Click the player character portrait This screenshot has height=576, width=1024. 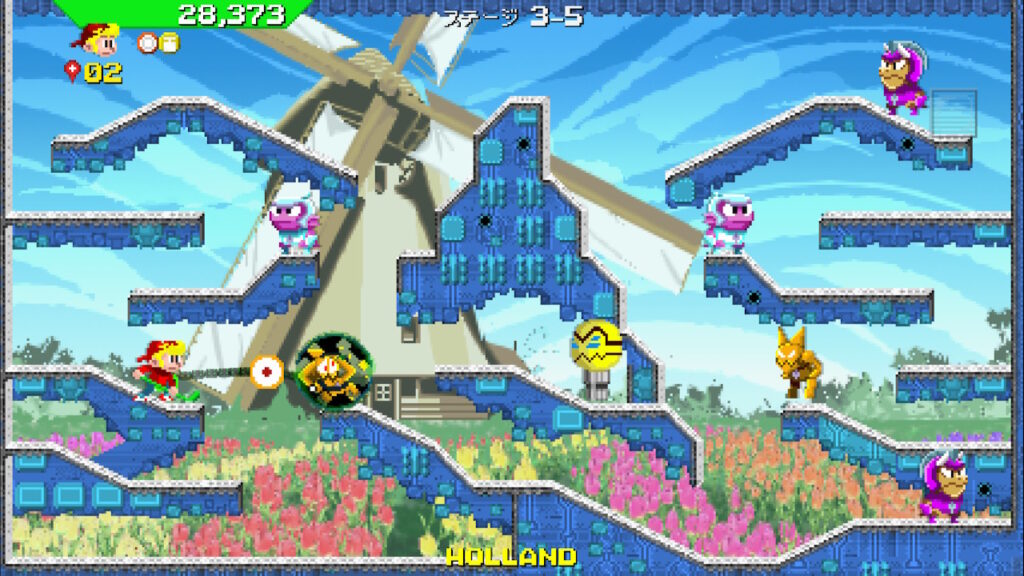pyautogui.click(x=97, y=41)
